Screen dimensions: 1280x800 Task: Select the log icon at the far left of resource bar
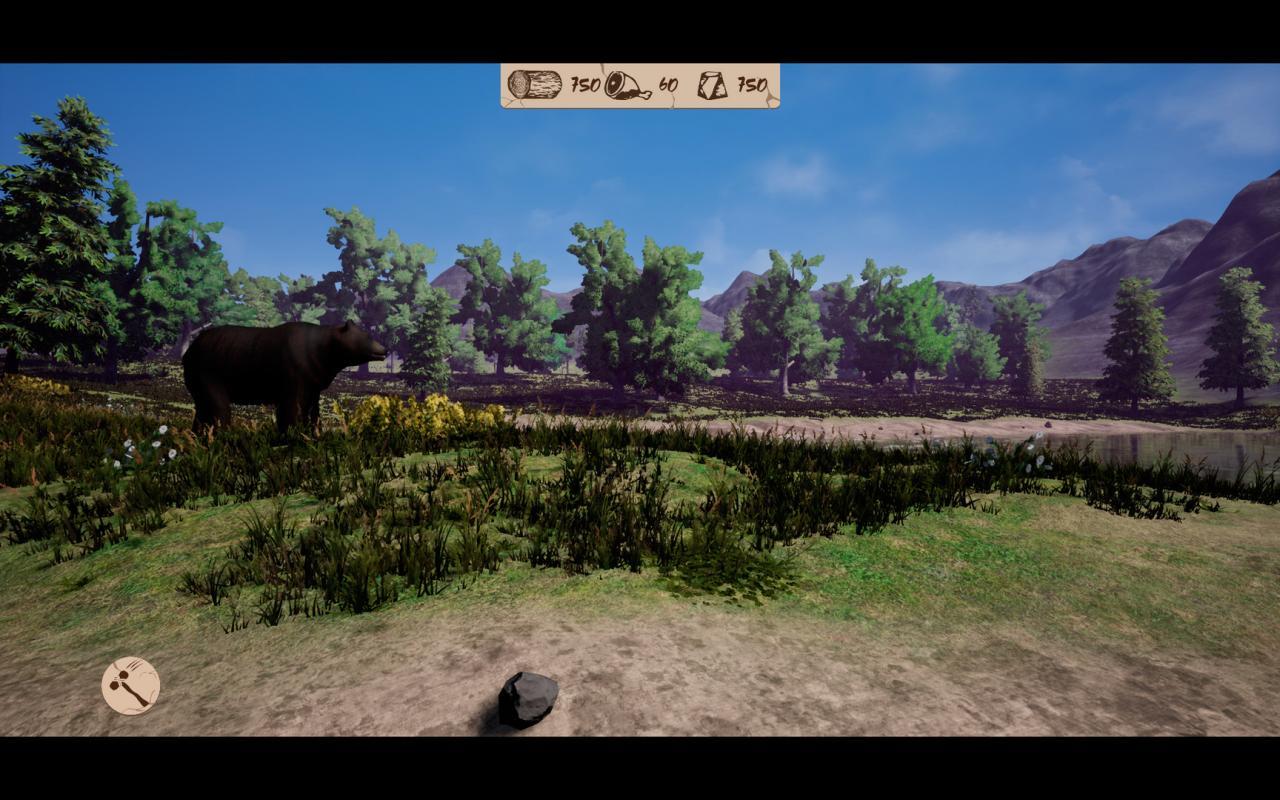535,85
